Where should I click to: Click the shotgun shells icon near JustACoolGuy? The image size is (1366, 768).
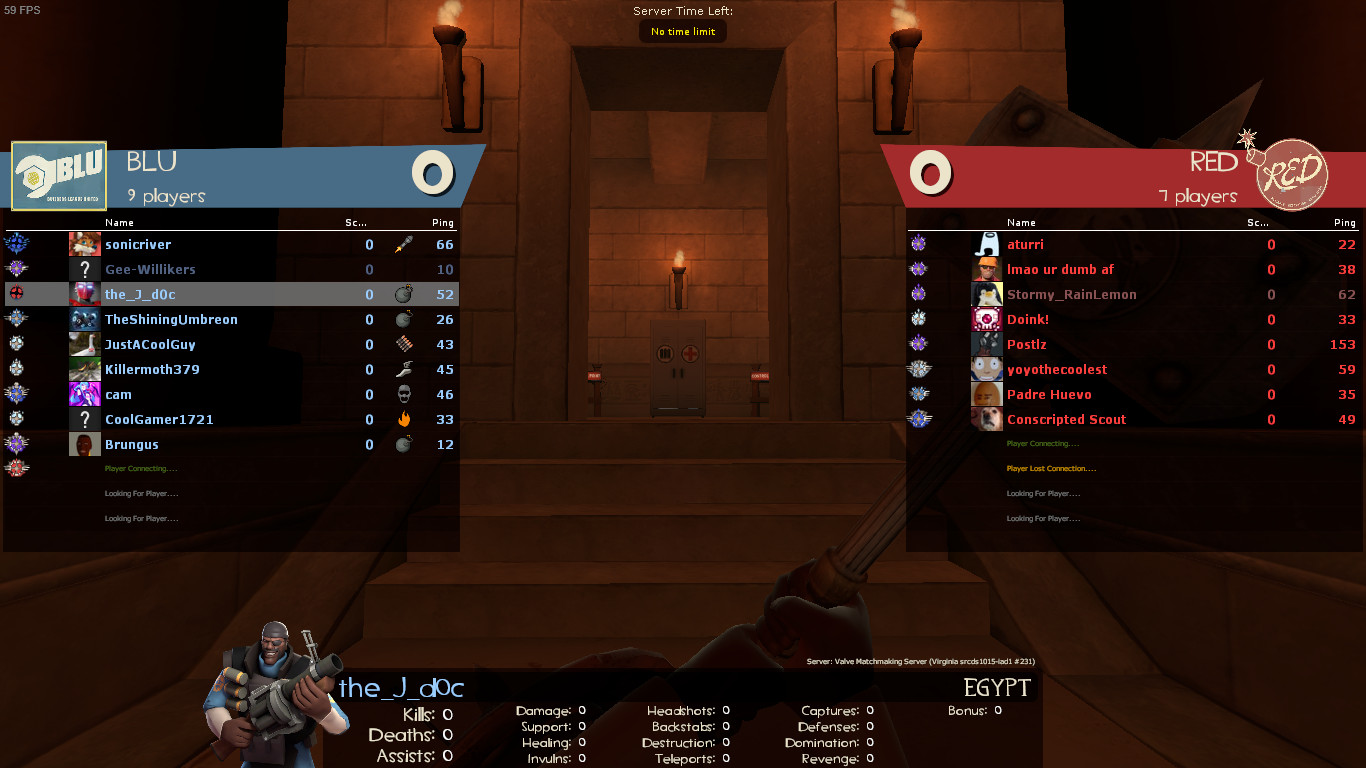406,344
